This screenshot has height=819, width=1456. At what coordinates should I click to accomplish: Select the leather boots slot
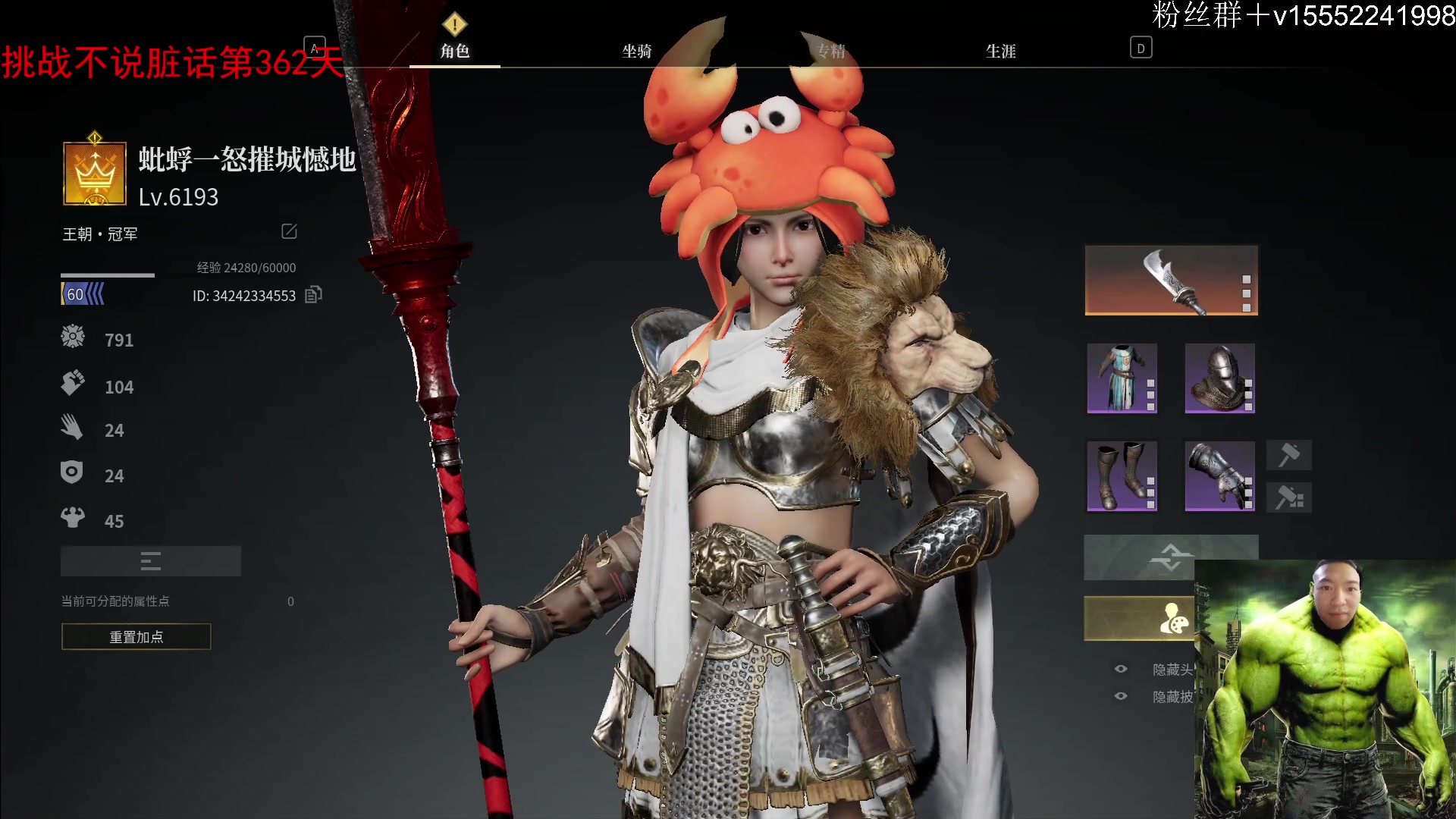(x=1122, y=475)
